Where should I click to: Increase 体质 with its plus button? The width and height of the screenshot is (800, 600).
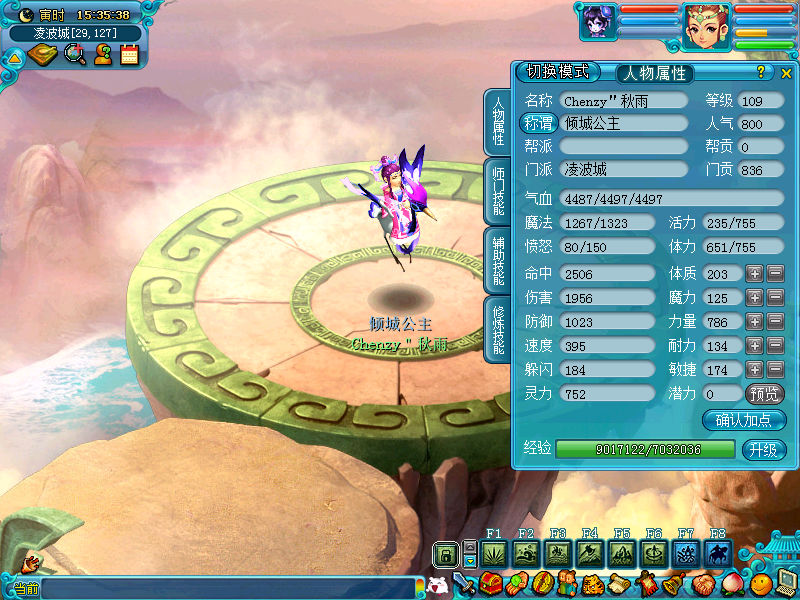coord(754,273)
